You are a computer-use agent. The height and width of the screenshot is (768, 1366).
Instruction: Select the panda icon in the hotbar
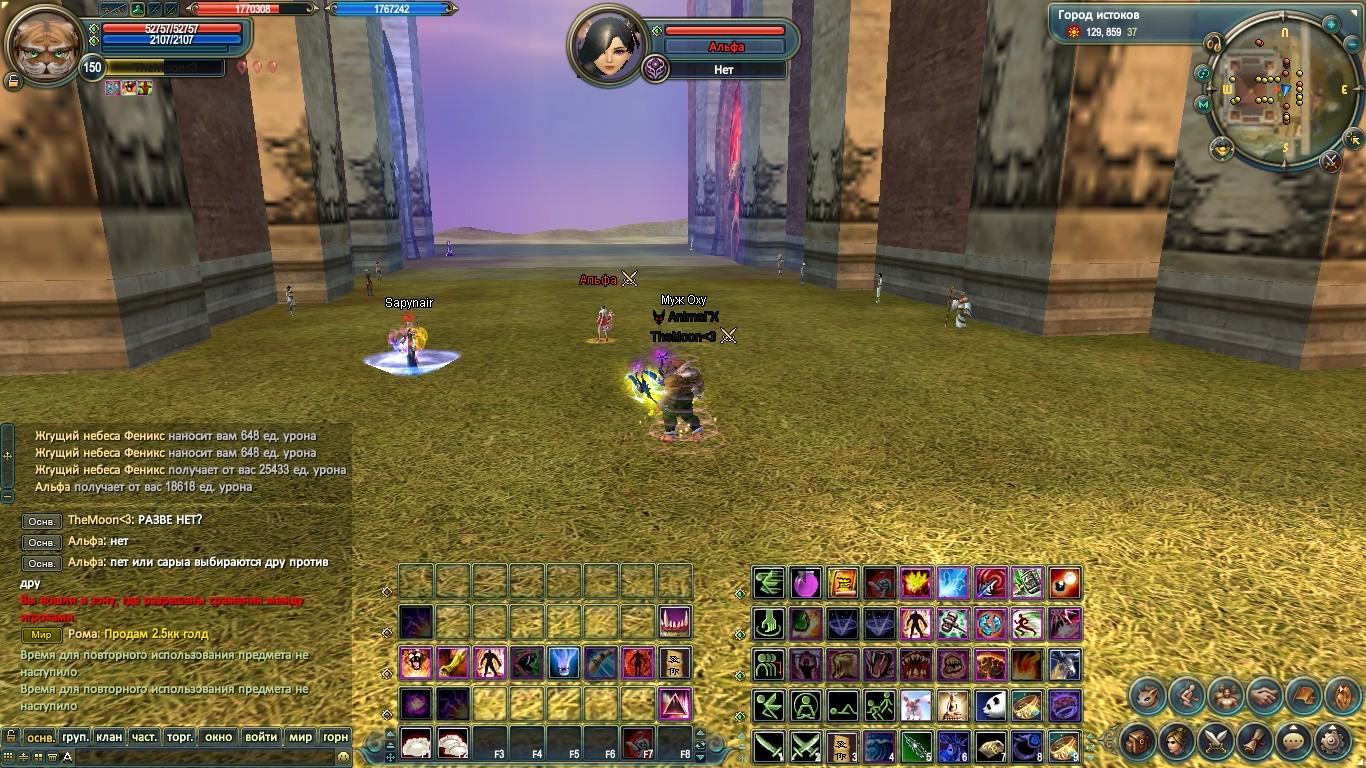point(990,705)
